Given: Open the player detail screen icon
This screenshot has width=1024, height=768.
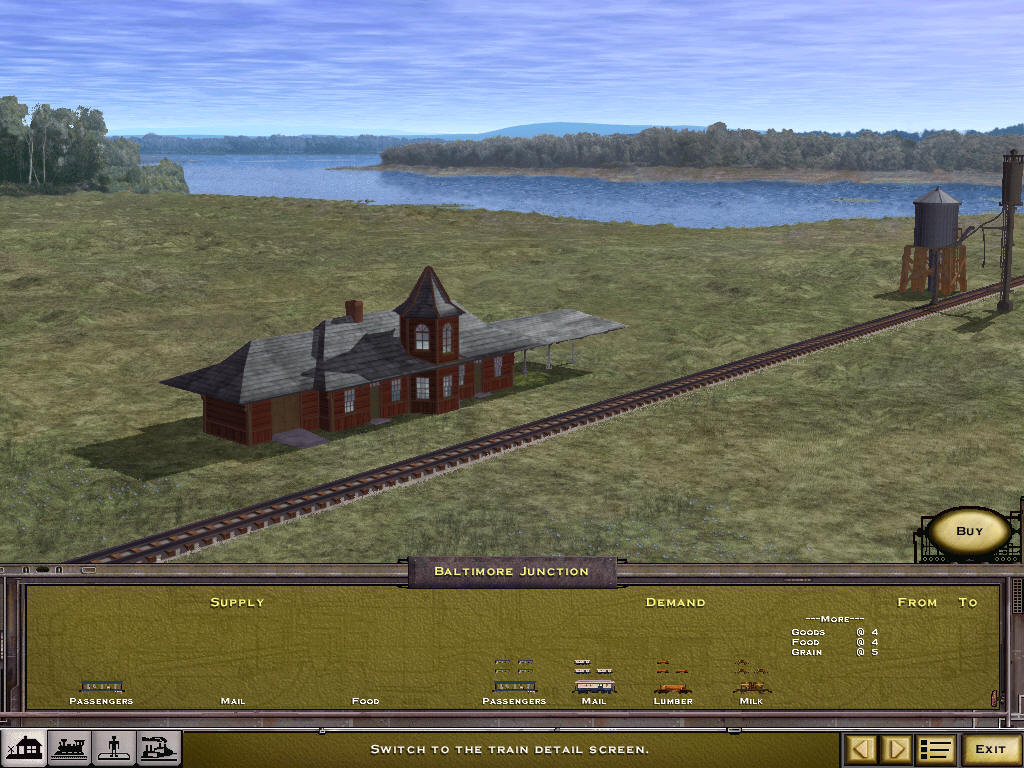Looking at the screenshot, I should [113, 748].
